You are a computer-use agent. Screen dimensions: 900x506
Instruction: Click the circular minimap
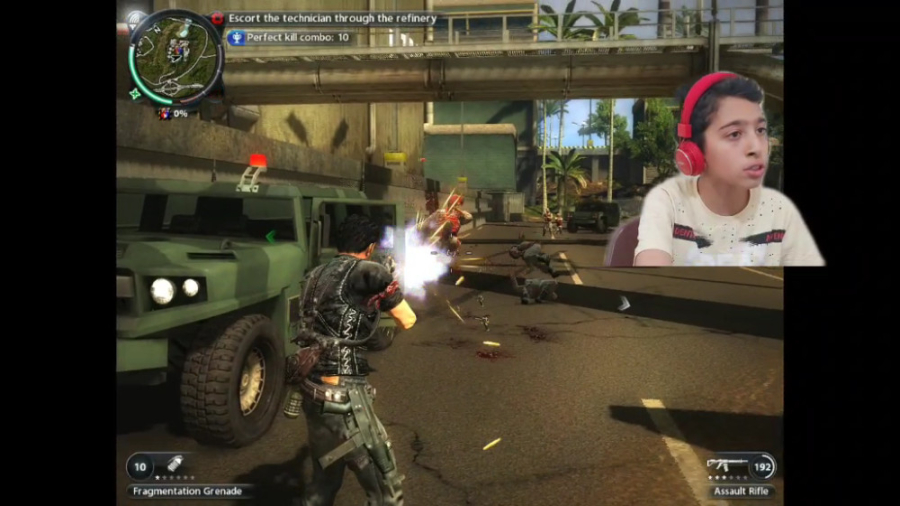point(174,56)
